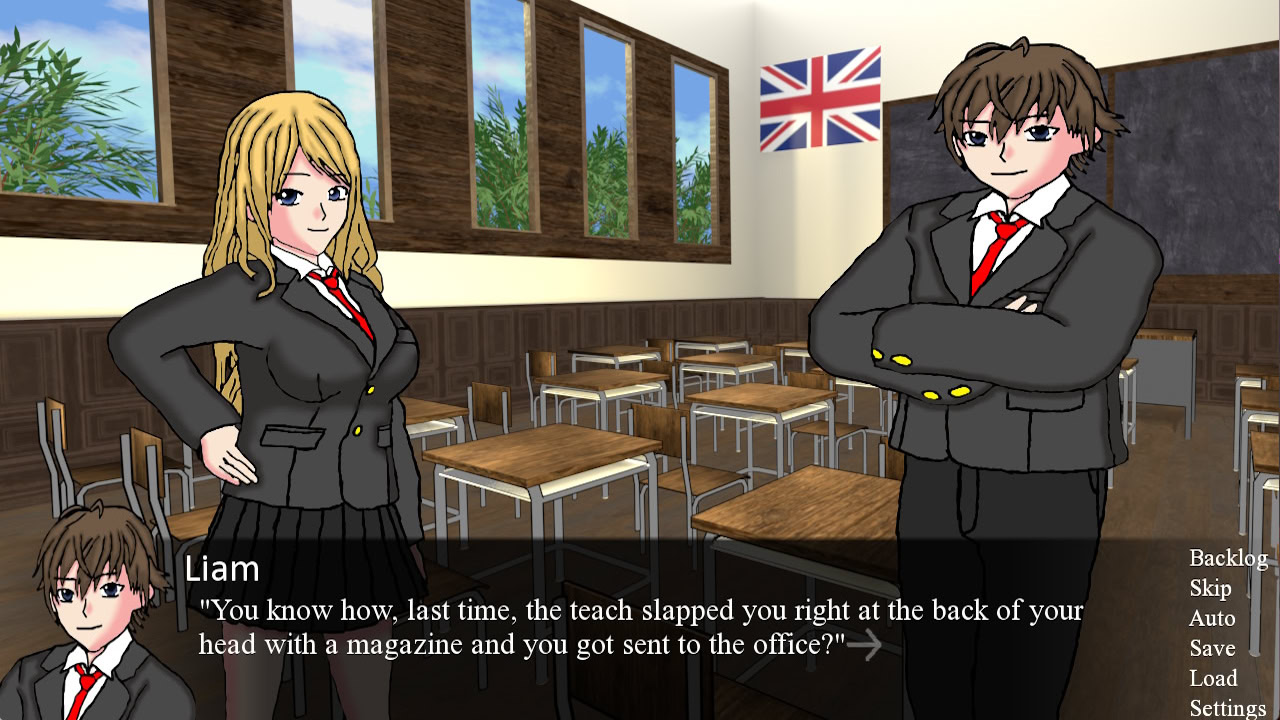This screenshot has height=720, width=1280.
Task: Click the British flag on the wall
Action: pyautogui.click(x=820, y=100)
